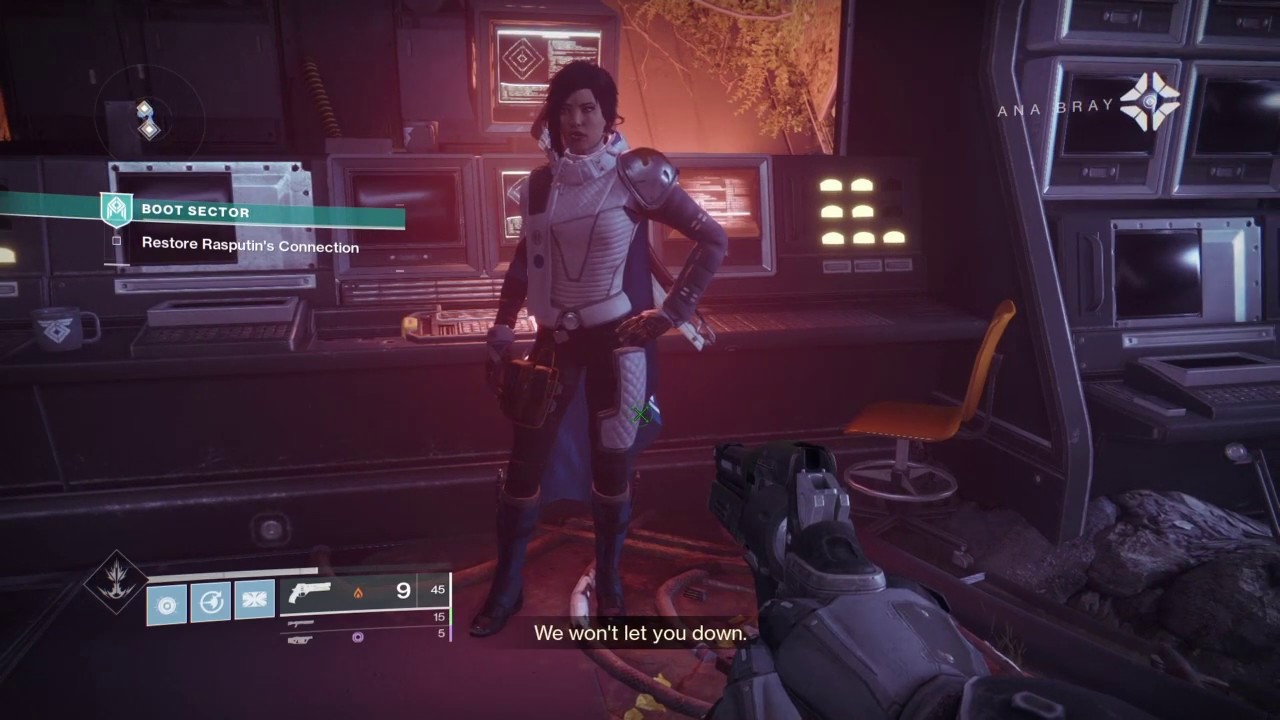The image size is (1280, 720).
Task: Switch to the rifle in the second weapon slot
Action: tap(300, 622)
